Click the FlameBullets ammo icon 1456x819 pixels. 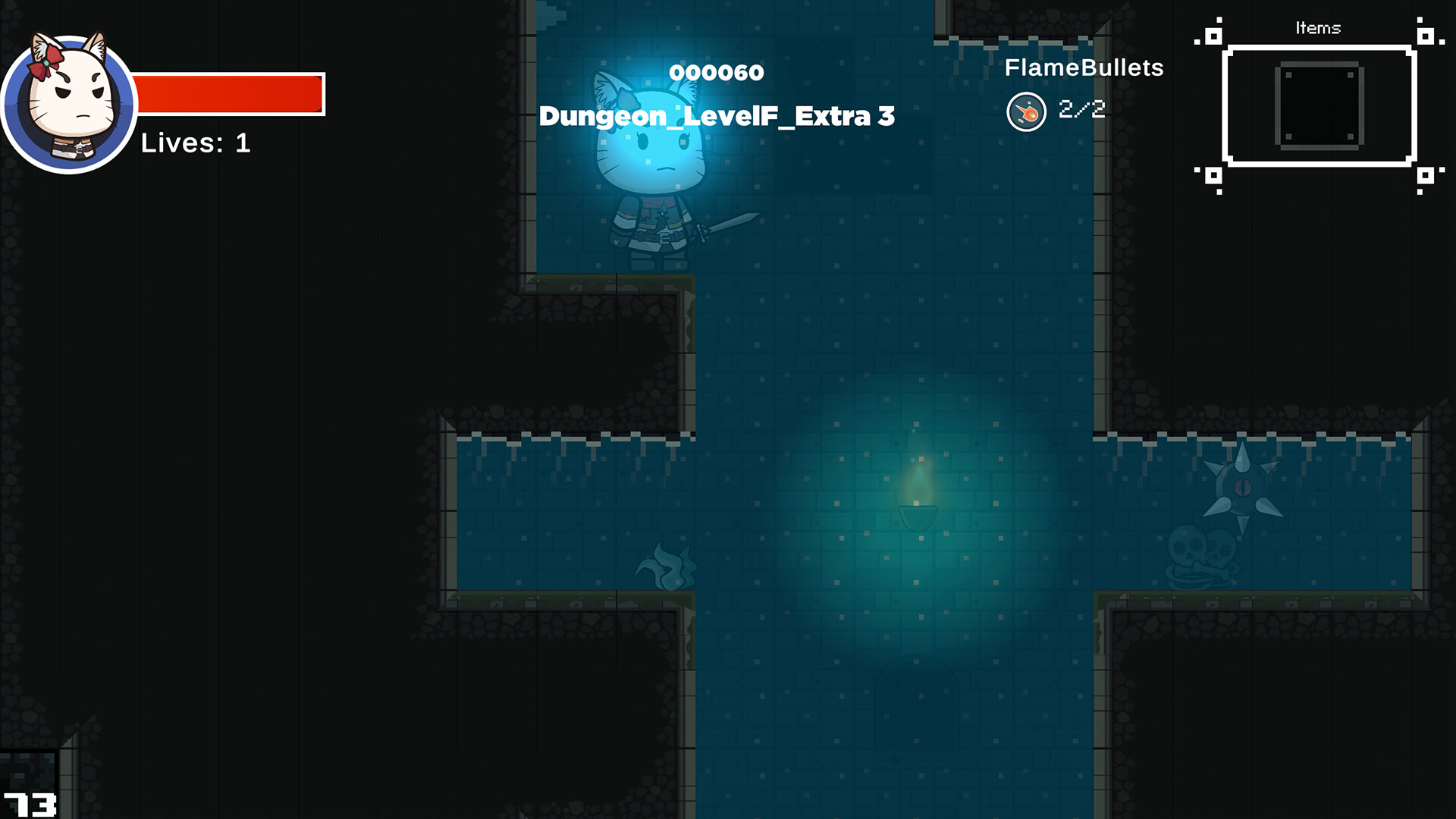tap(1027, 110)
